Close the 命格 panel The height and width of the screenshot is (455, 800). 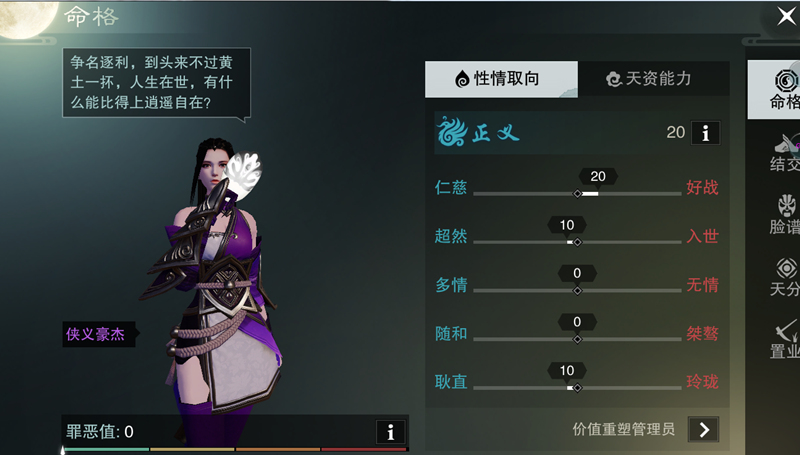pos(786,16)
